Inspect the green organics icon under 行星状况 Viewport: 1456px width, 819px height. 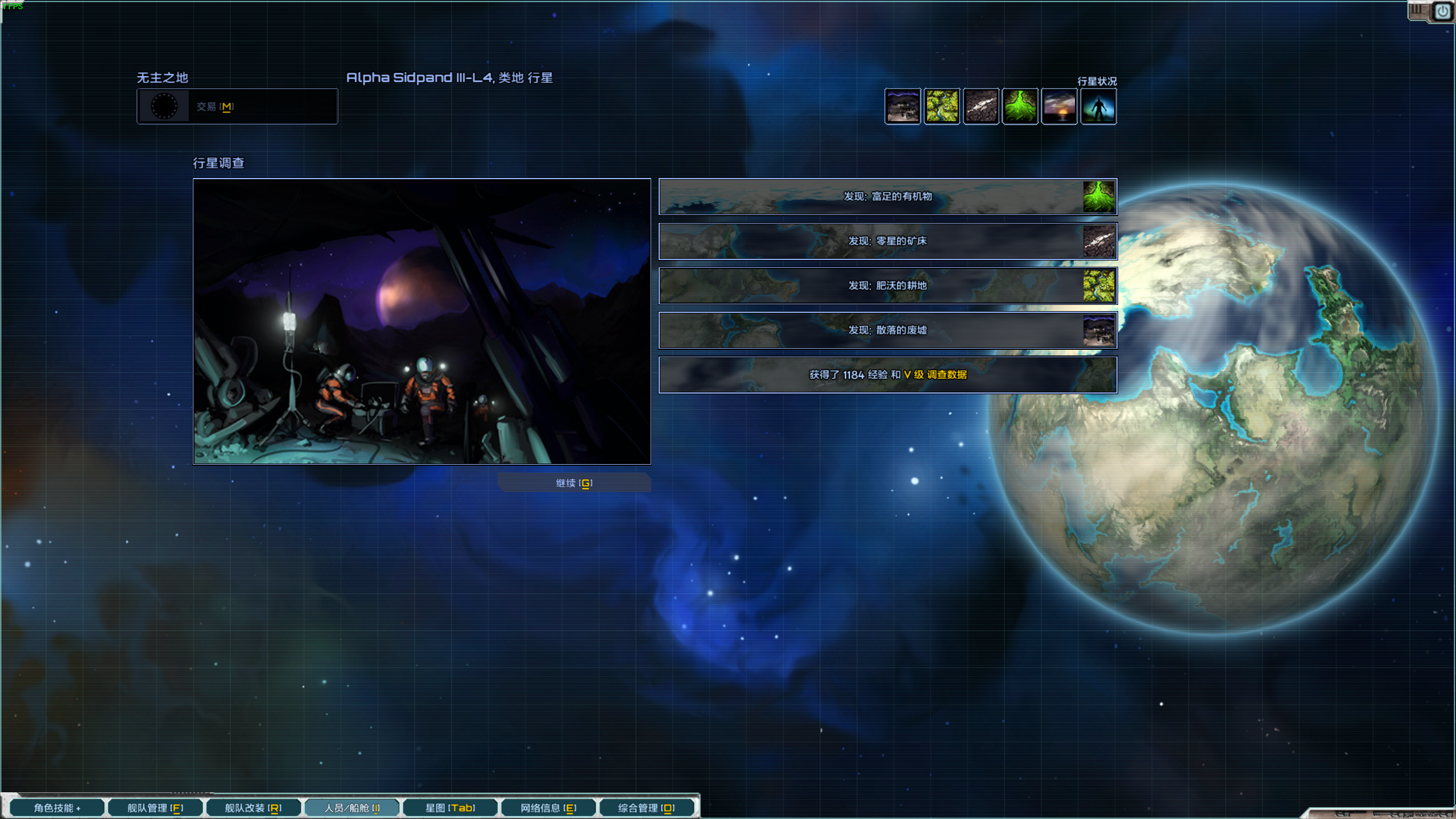click(x=1020, y=106)
